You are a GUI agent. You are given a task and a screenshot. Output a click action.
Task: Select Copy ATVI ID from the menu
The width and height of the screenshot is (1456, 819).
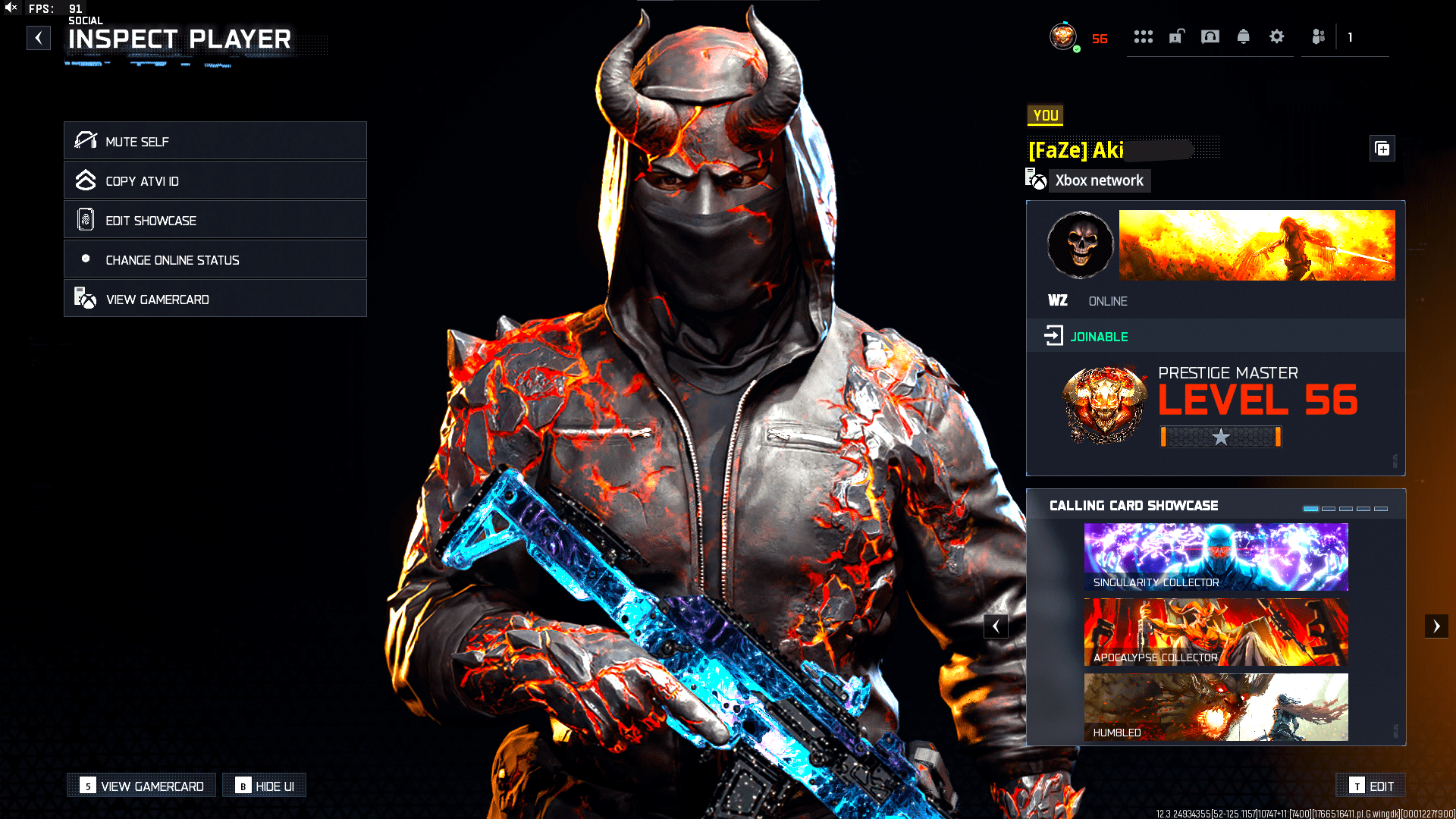tap(215, 180)
